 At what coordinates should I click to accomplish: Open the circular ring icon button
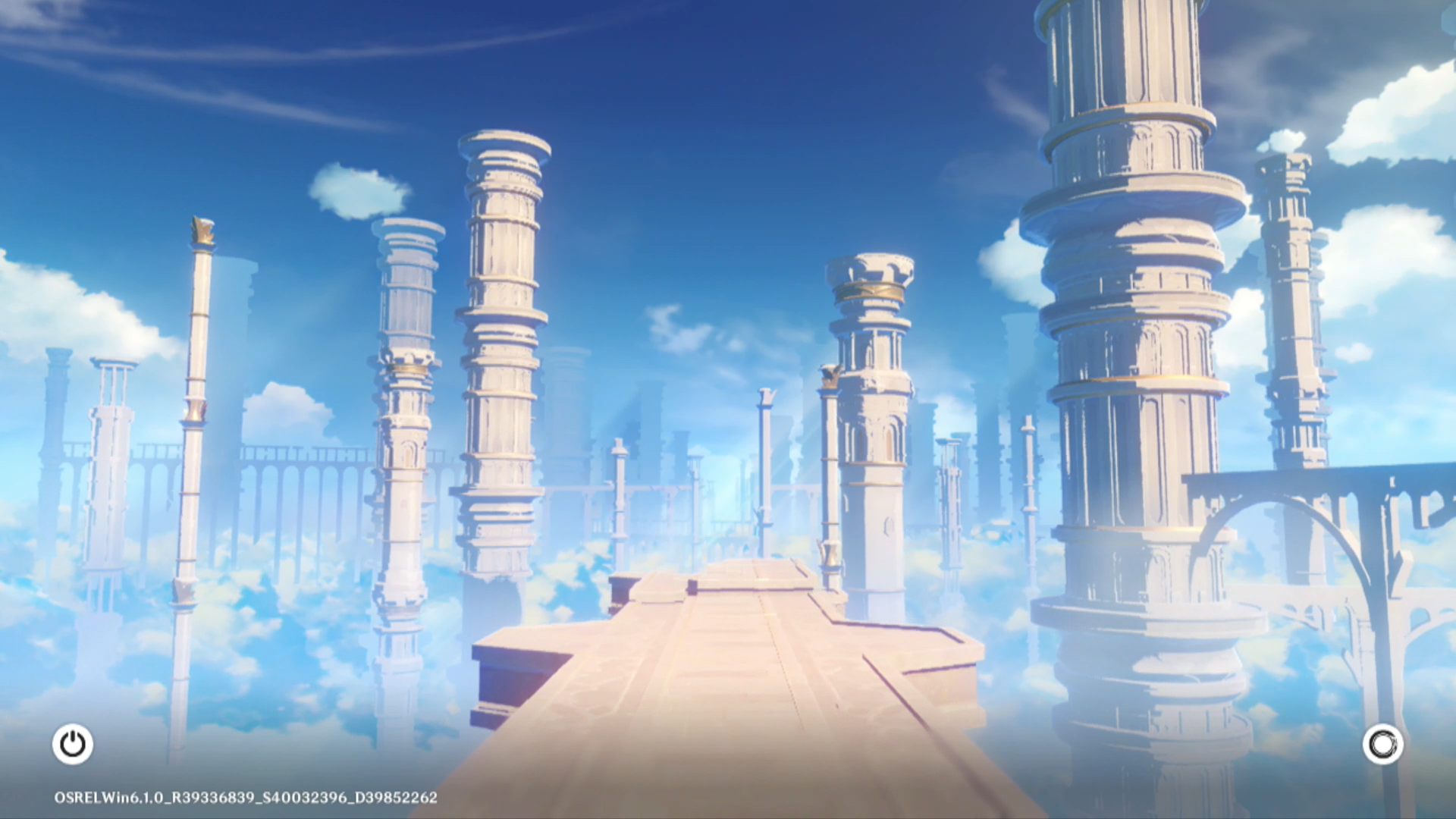pos(1382,744)
